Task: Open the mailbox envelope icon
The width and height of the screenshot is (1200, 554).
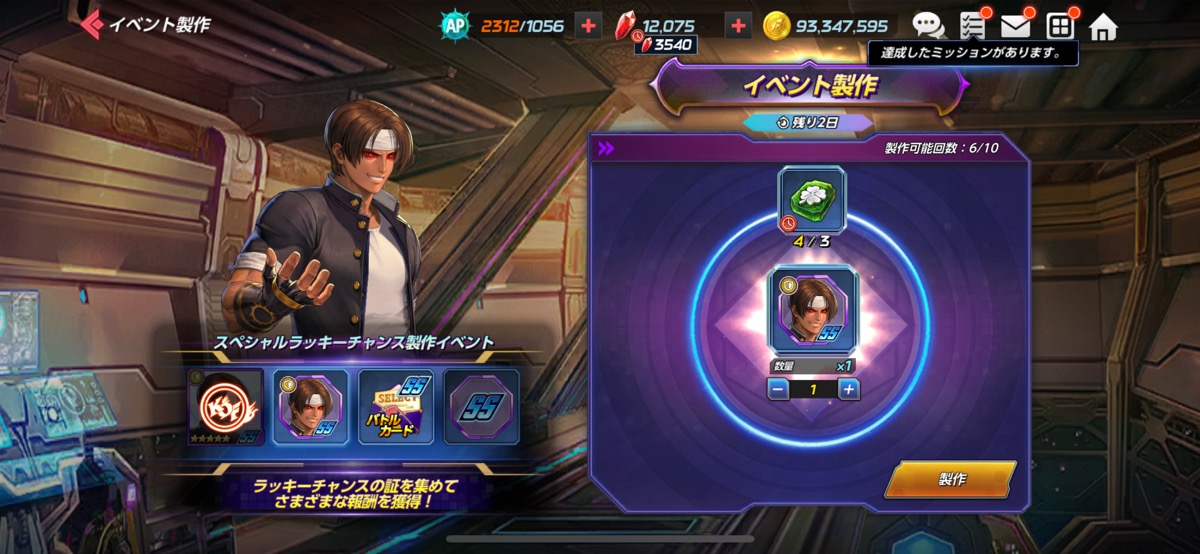Action: click(1015, 26)
